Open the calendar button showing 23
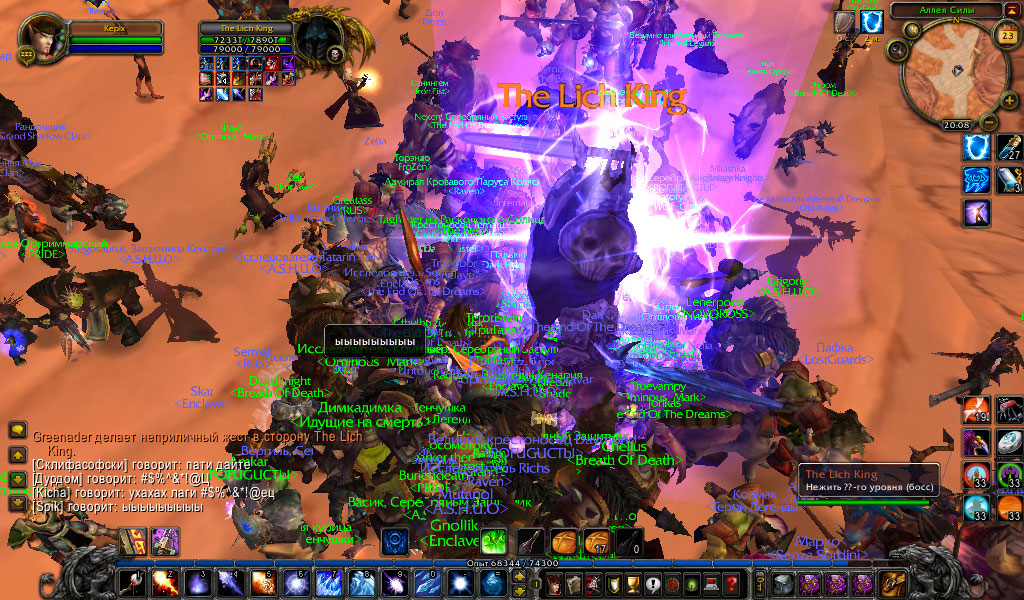The height and width of the screenshot is (600, 1024). [x=1007, y=37]
